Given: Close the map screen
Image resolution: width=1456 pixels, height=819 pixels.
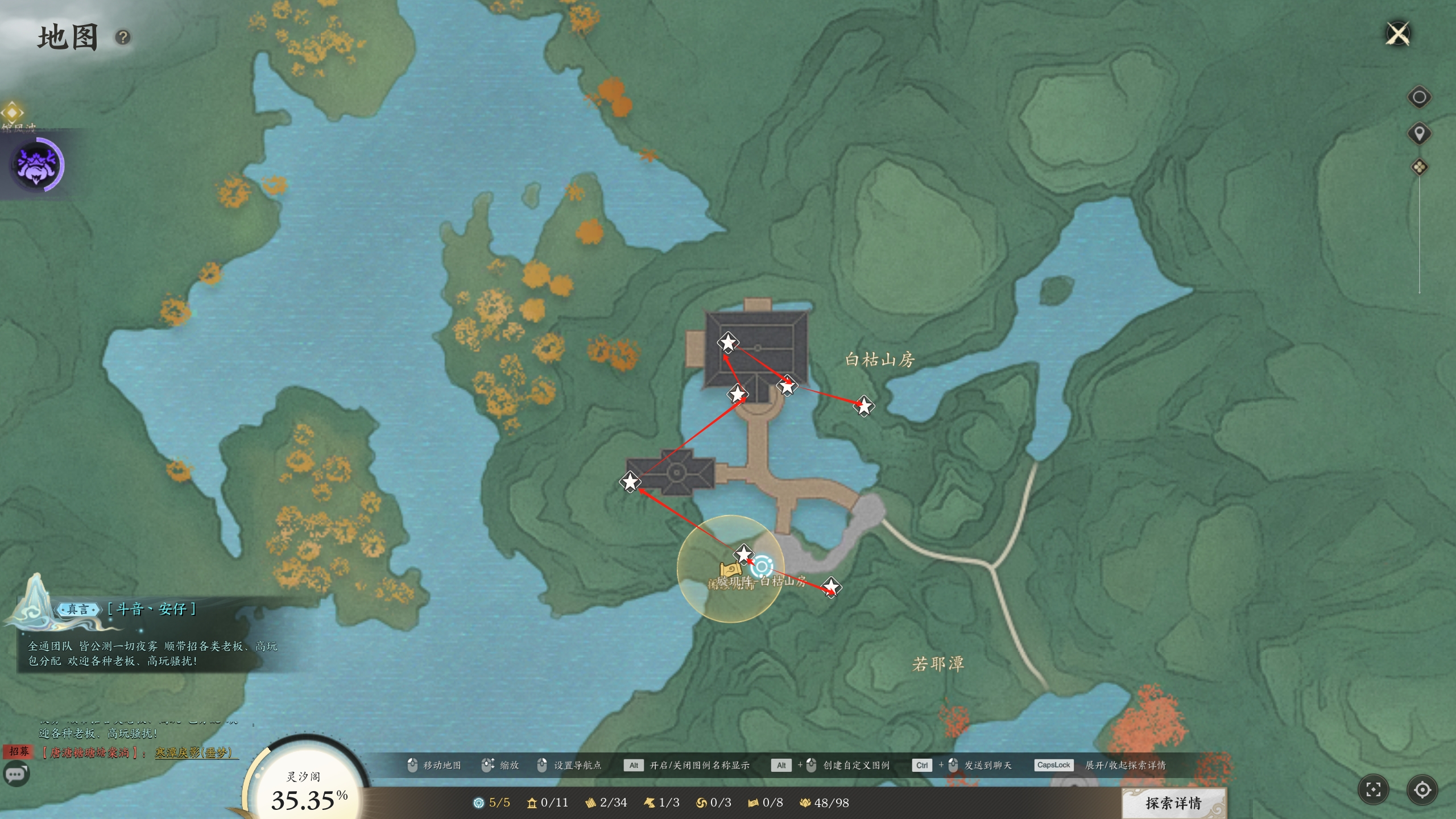Looking at the screenshot, I should click(x=1398, y=34).
